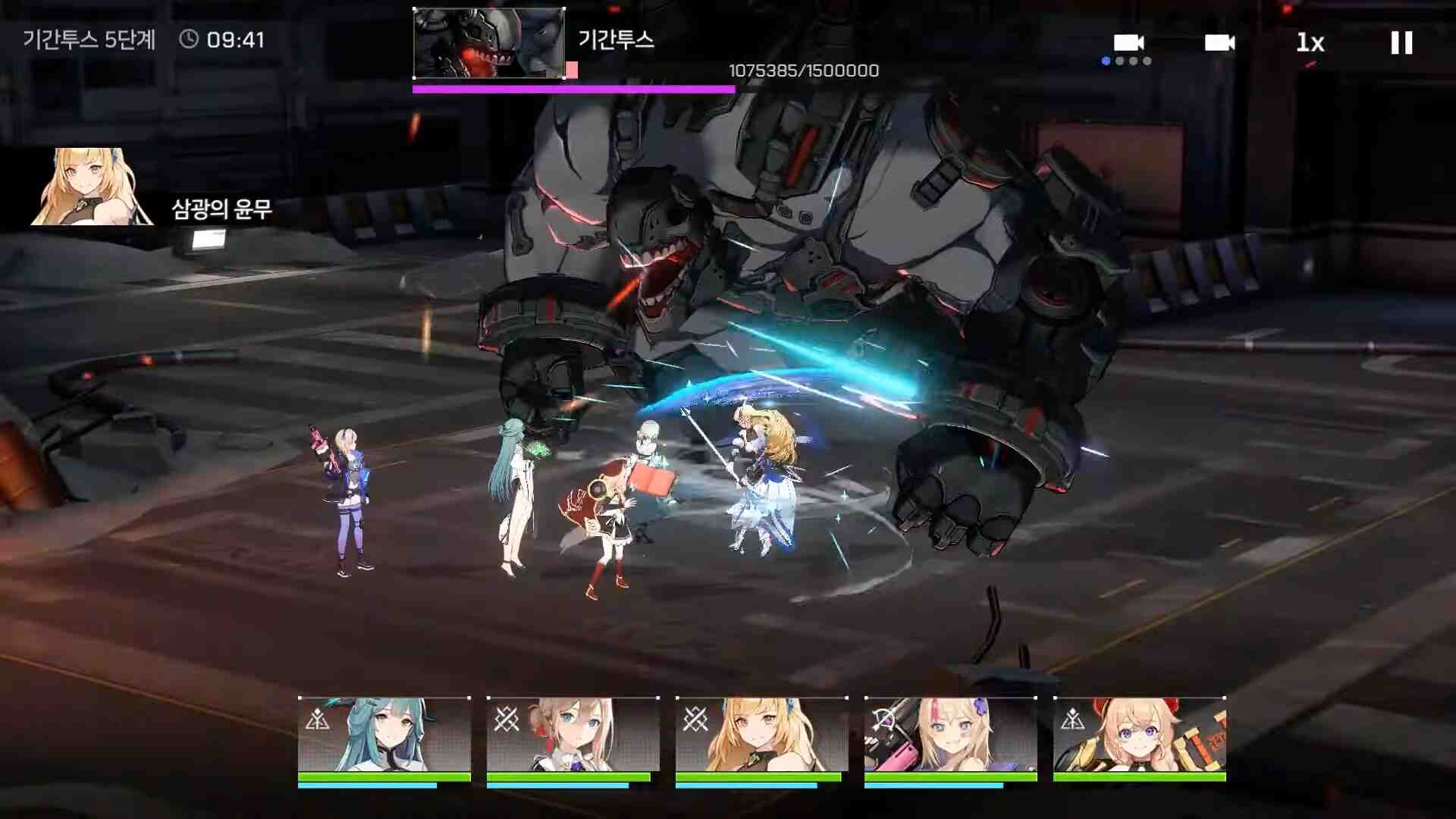This screenshot has width=1456, height=819.
Task: Click the plain camera icon
Action: (1219, 42)
